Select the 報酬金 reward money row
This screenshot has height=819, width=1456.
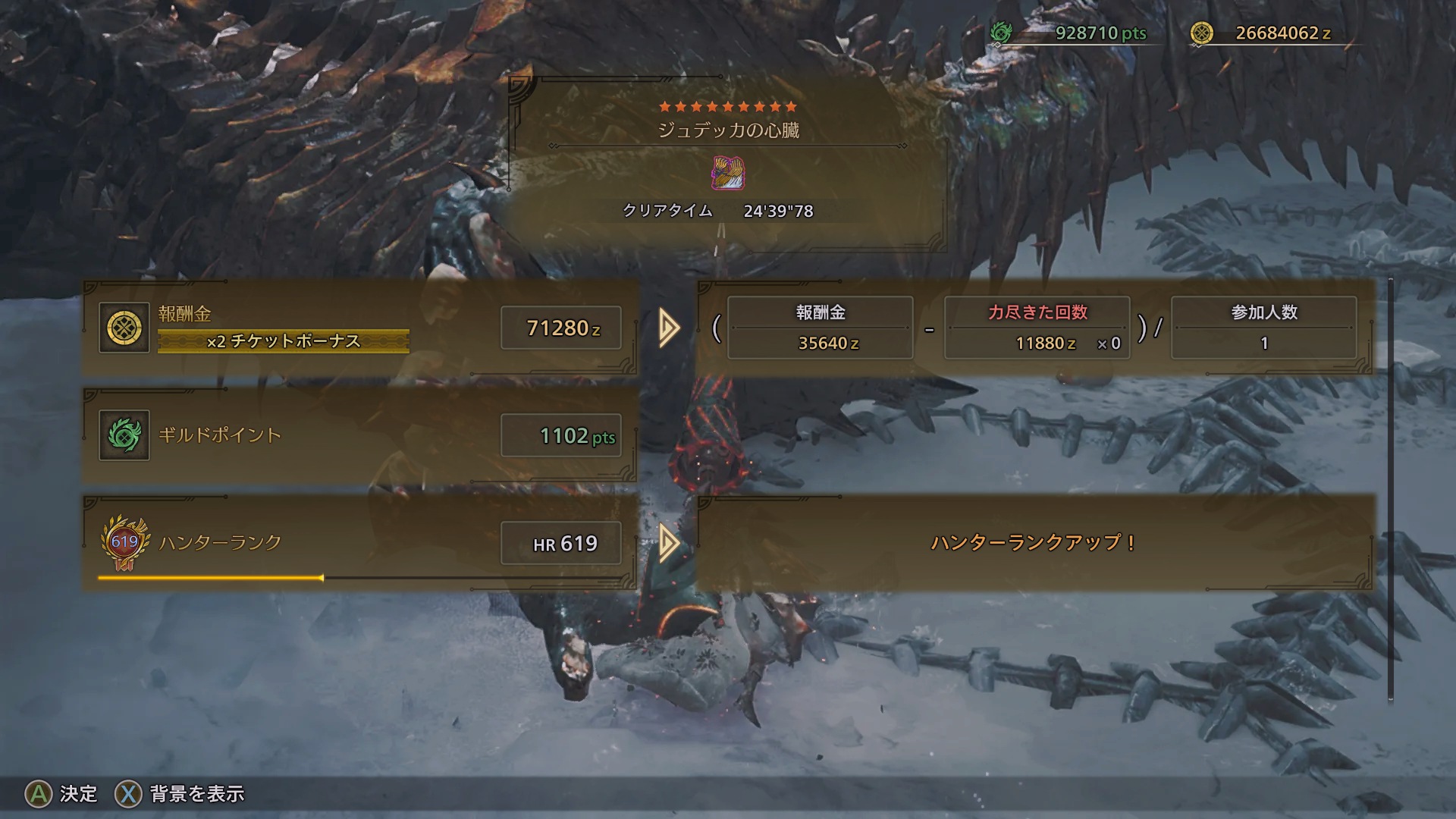click(359, 328)
